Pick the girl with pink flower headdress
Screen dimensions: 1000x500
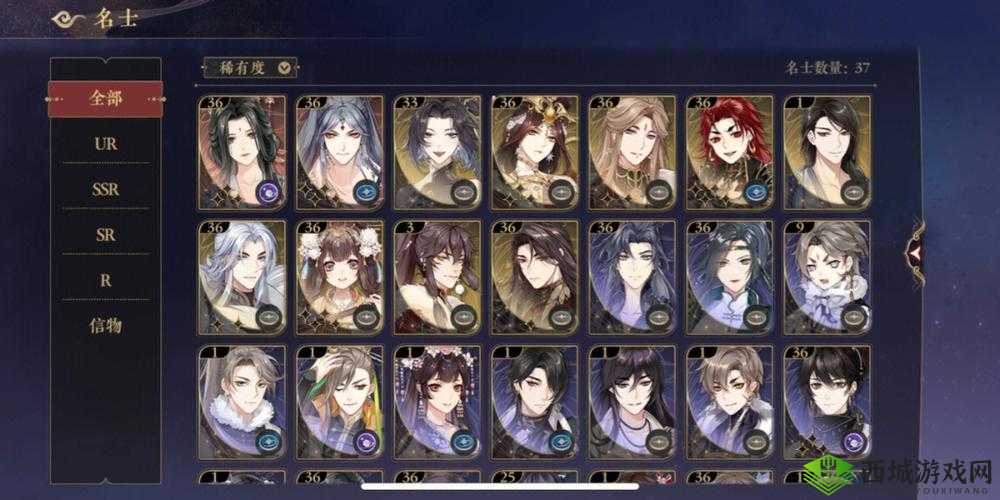[437, 402]
